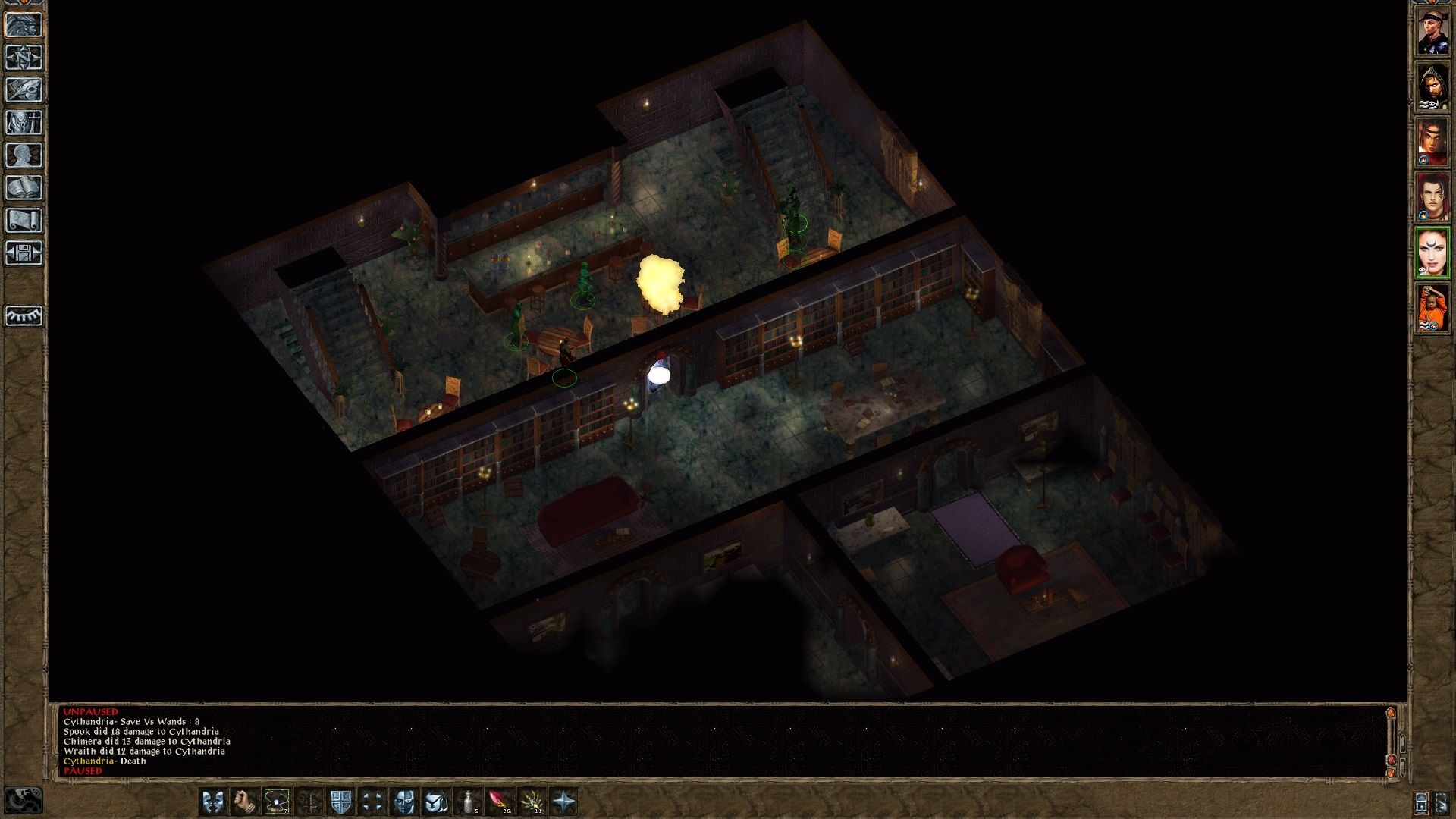Select the woman with crescent moon forehead portrait
1456x819 pixels.
pos(1432,252)
